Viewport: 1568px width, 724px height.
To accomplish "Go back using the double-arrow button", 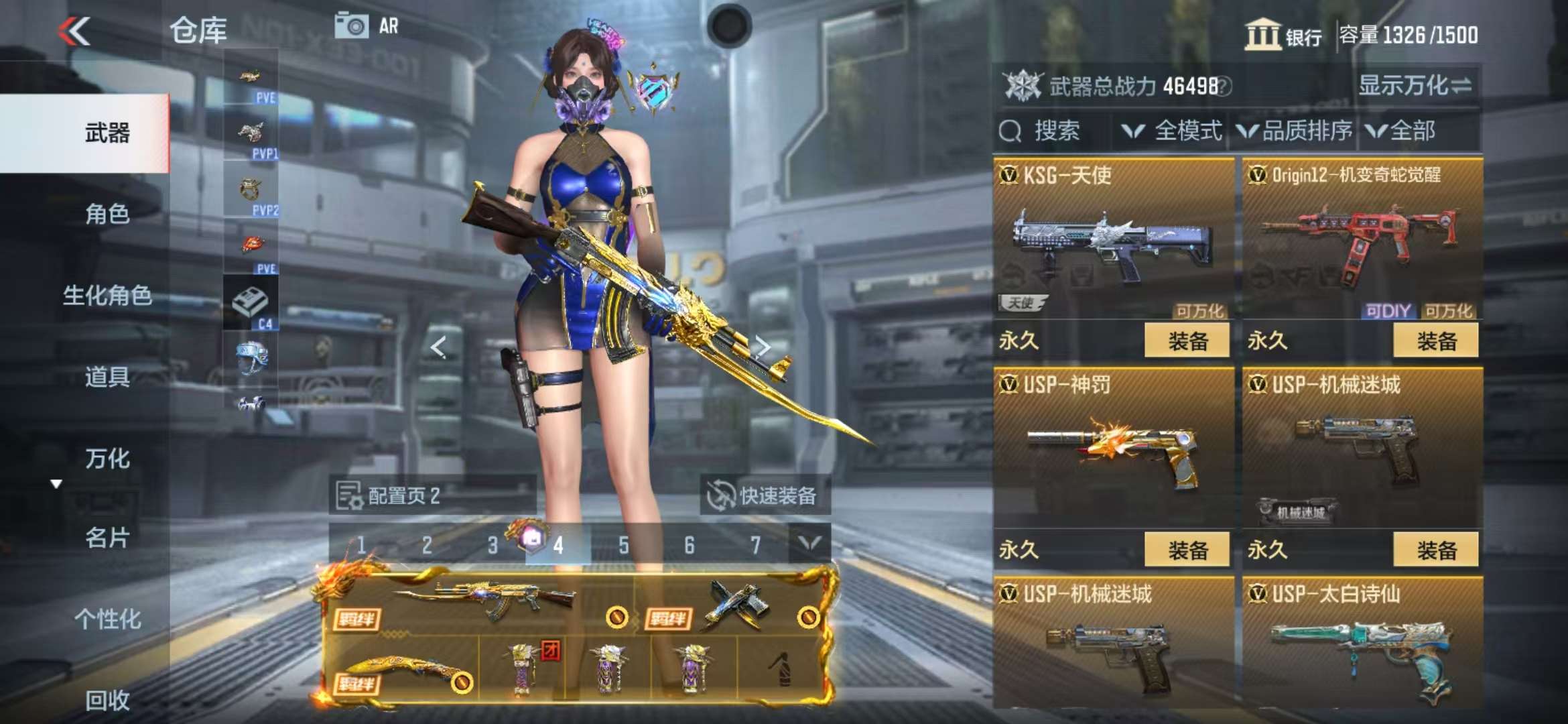I will tap(74, 31).
